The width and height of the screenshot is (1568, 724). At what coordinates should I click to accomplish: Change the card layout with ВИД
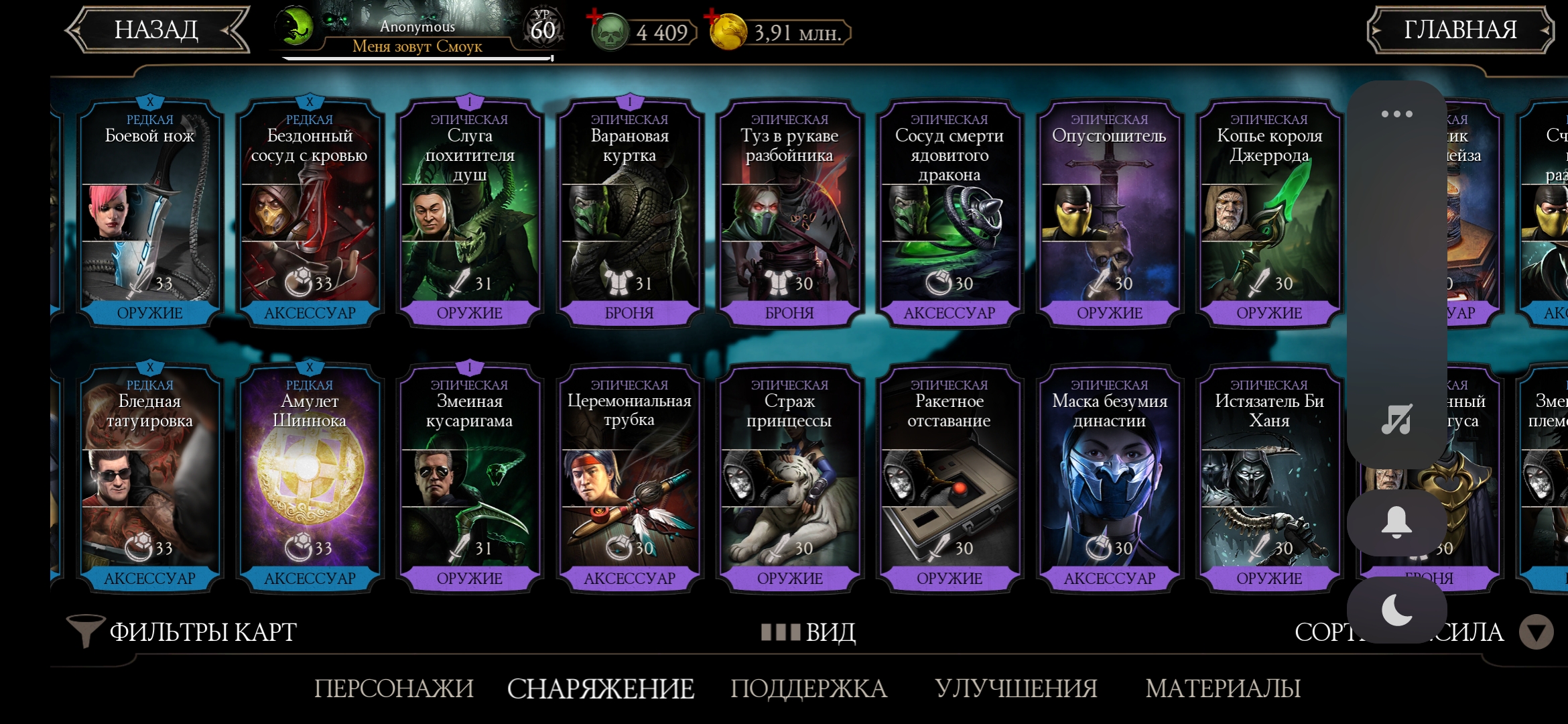809,631
